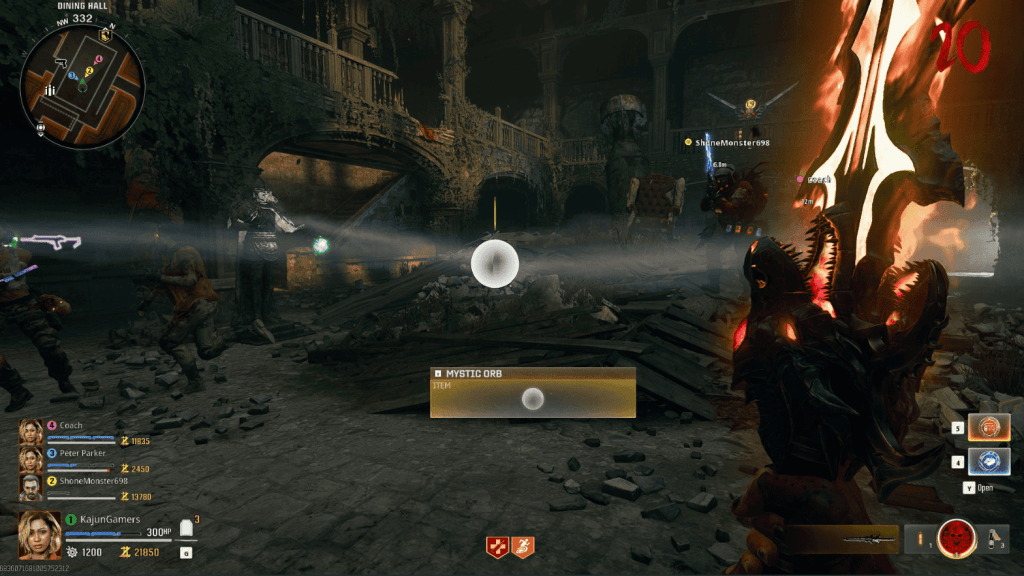Select the orange running-man Stamin-Up perk icon
The image size is (1024, 576).
(523, 546)
